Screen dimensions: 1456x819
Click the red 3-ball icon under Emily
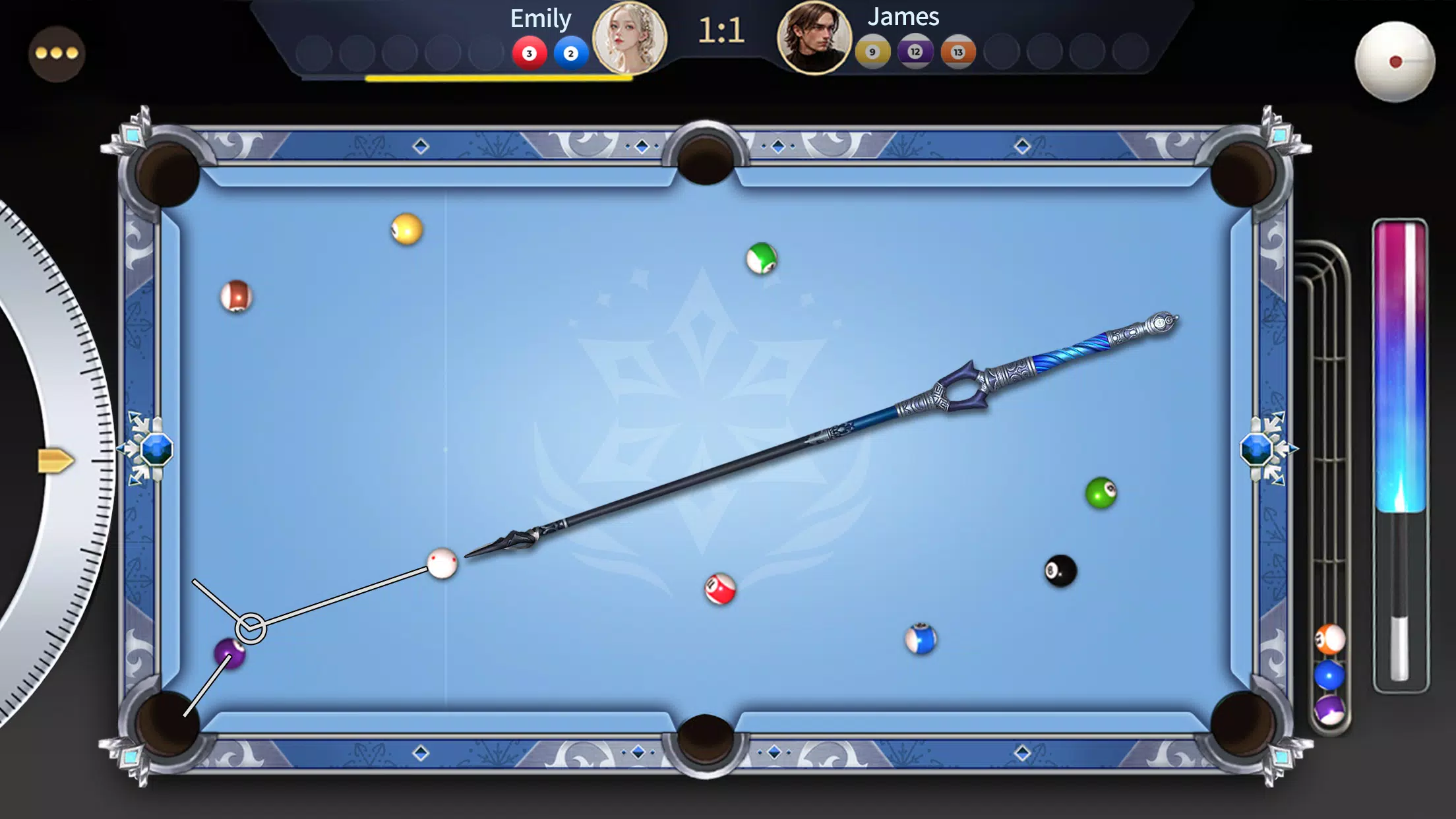point(530,55)
